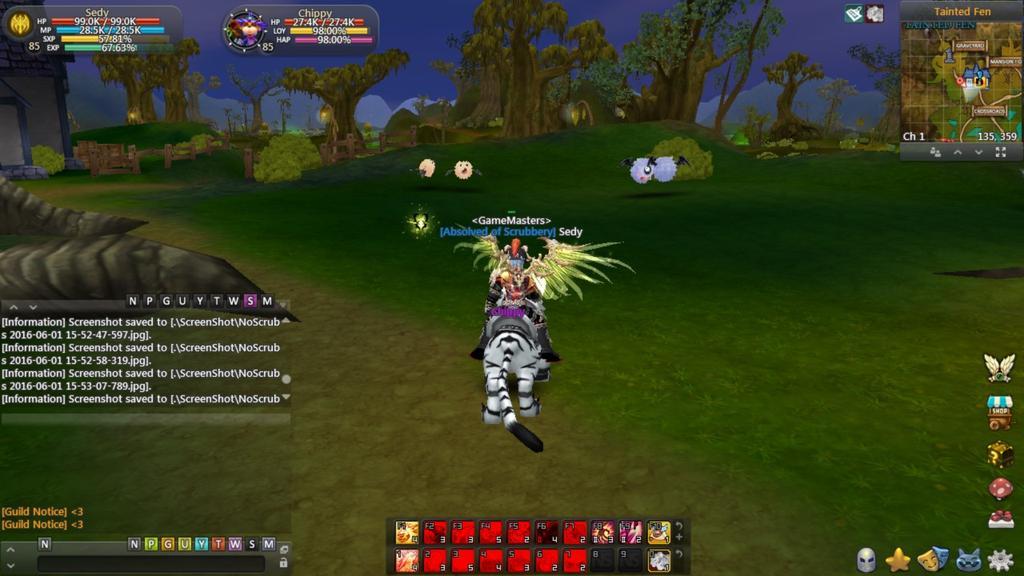
Task: Open the winged crest menu icon
Action: (999, 368)
